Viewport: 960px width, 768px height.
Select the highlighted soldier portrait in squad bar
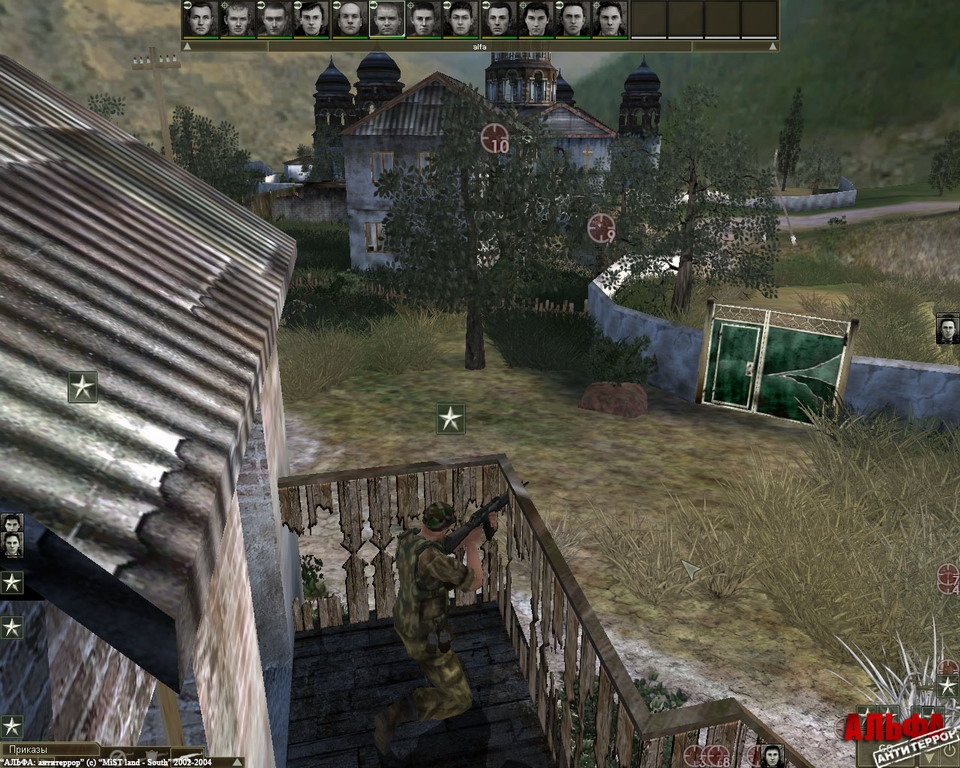386,19
